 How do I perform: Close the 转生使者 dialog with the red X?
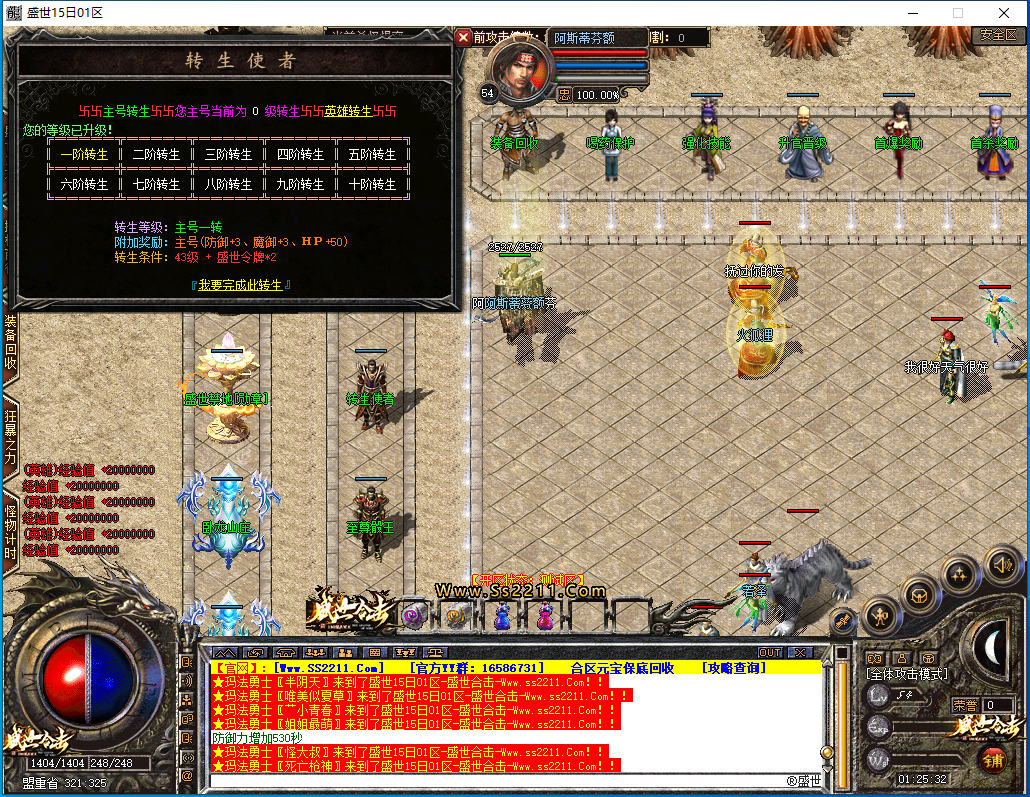pos(463,37)
